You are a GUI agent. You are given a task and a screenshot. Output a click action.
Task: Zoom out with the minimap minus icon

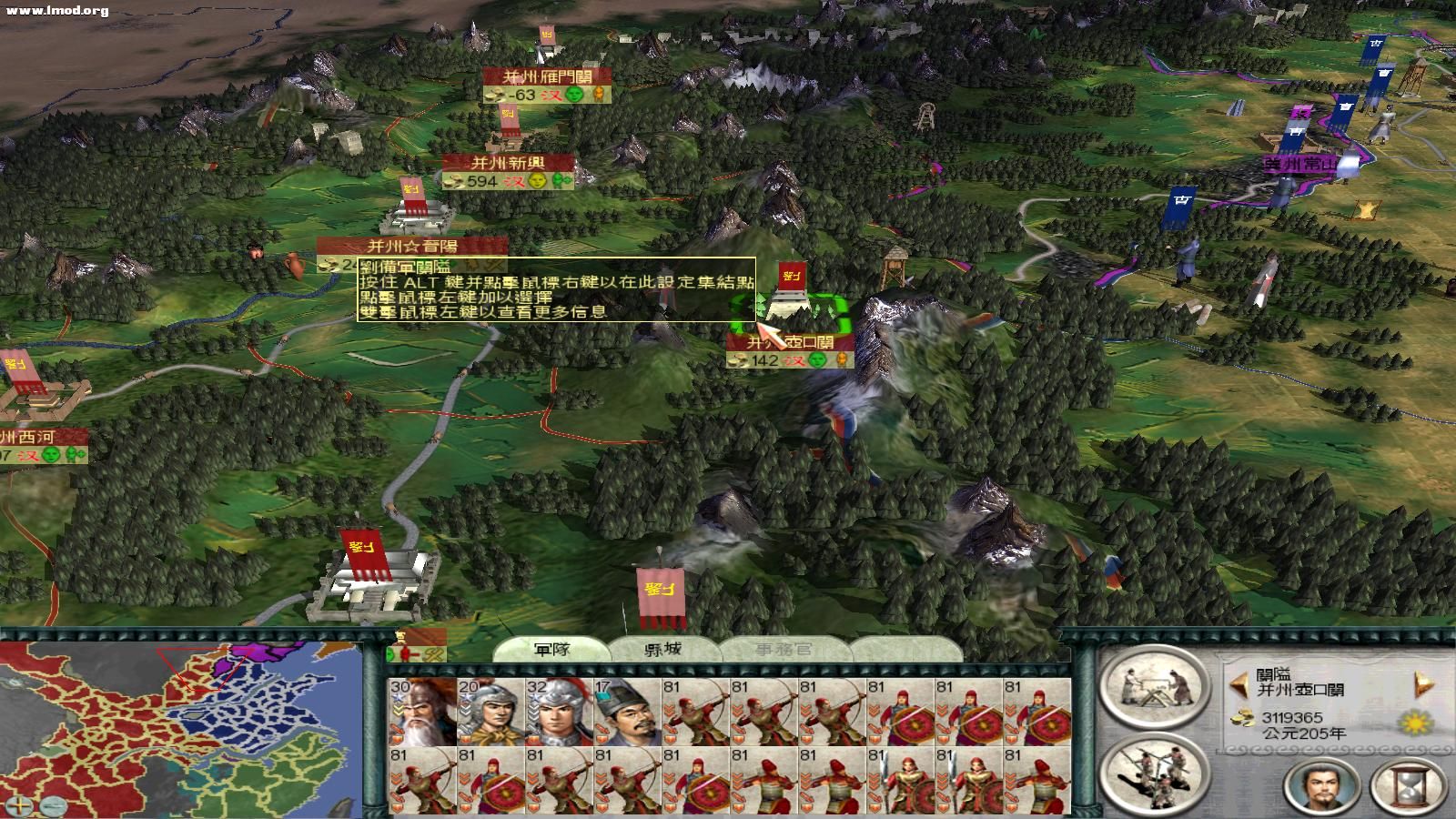54,804
